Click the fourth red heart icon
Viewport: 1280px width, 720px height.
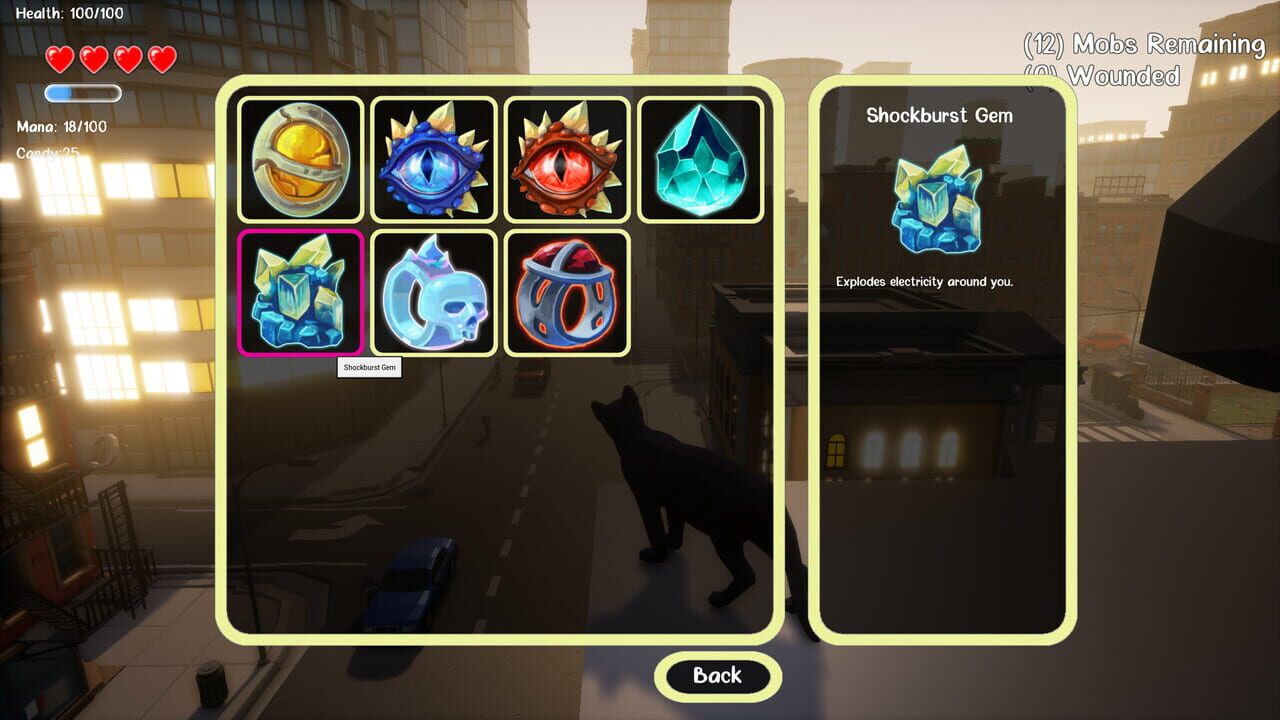click(163, 60)
